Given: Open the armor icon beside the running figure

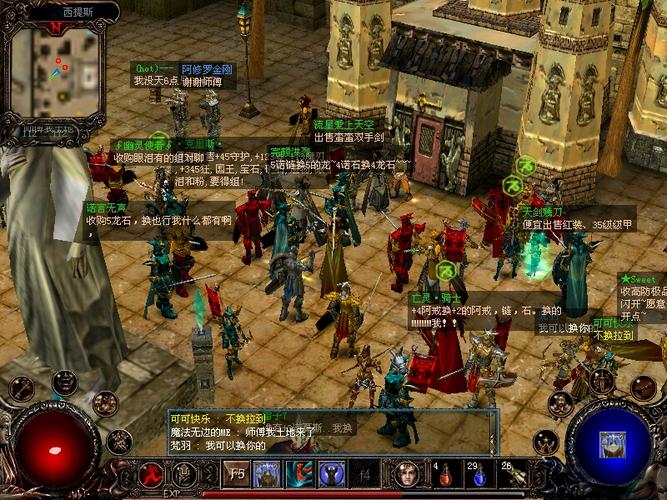Looking at the screenshot, I should 184,473.
